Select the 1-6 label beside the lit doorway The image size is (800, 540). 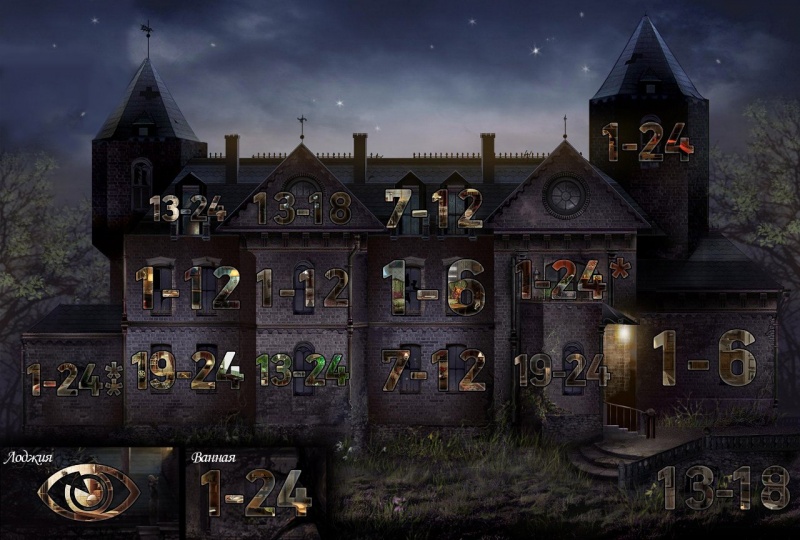click(x=703, y=356)
